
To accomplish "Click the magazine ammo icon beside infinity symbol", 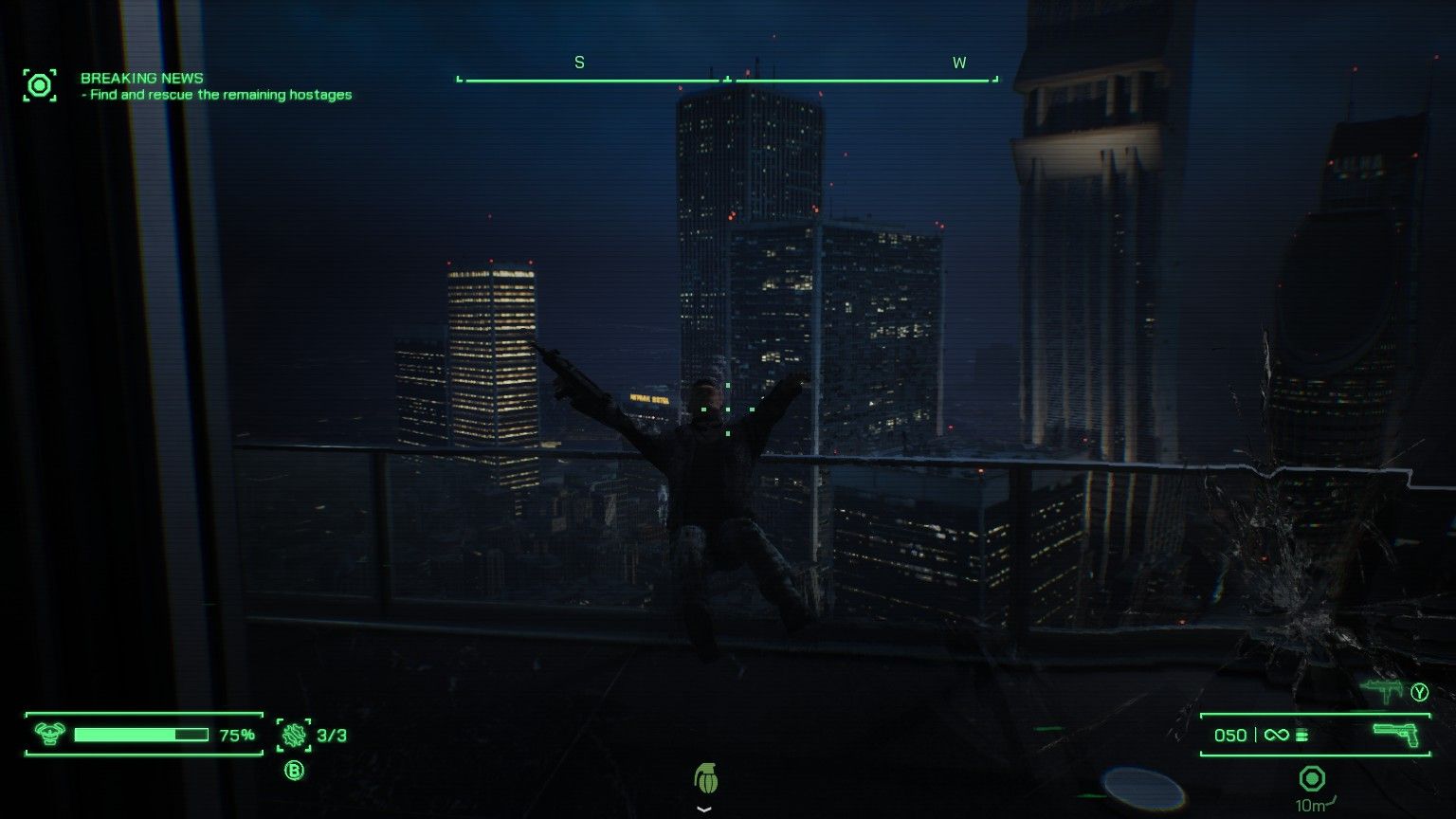I will [x=1302, y=734].
